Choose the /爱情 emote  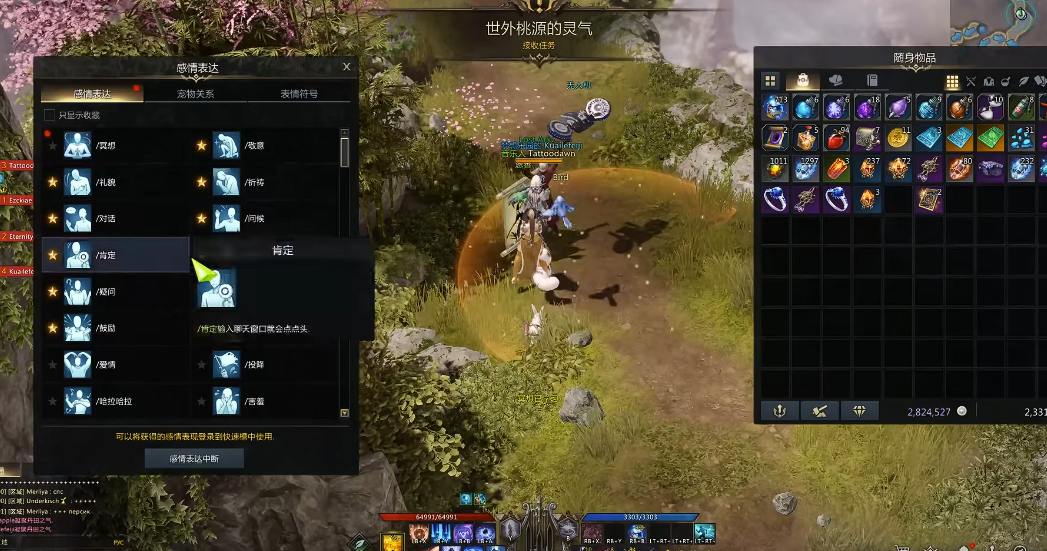pos(110,365)
